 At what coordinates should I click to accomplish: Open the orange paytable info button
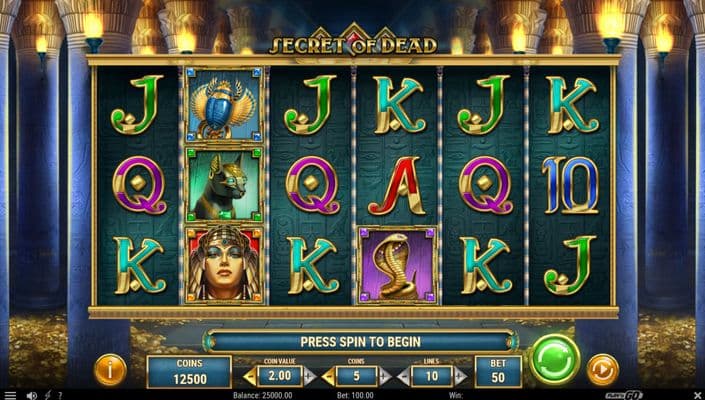coord(110,370)
